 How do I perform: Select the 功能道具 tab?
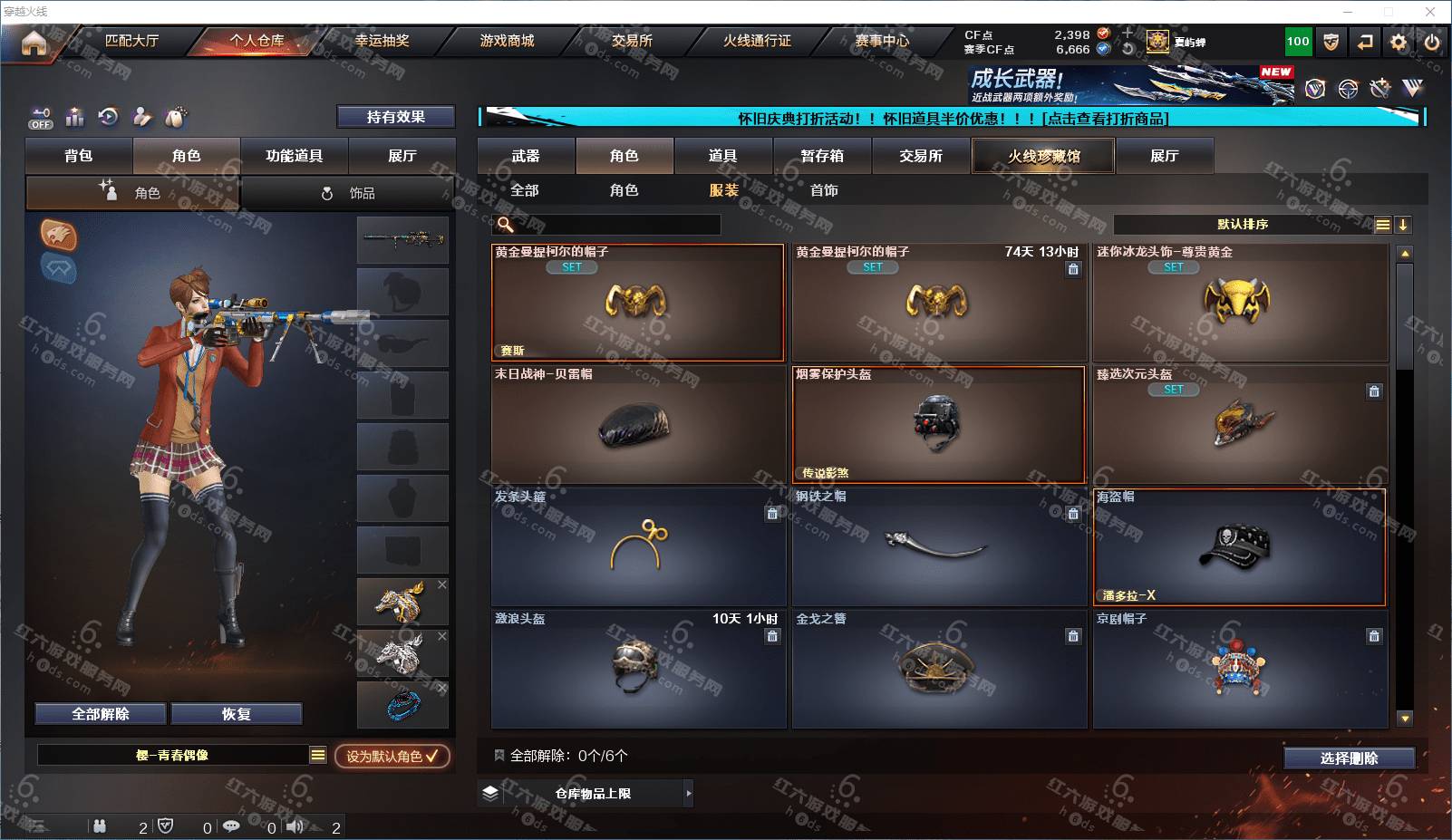click(294, 156)
